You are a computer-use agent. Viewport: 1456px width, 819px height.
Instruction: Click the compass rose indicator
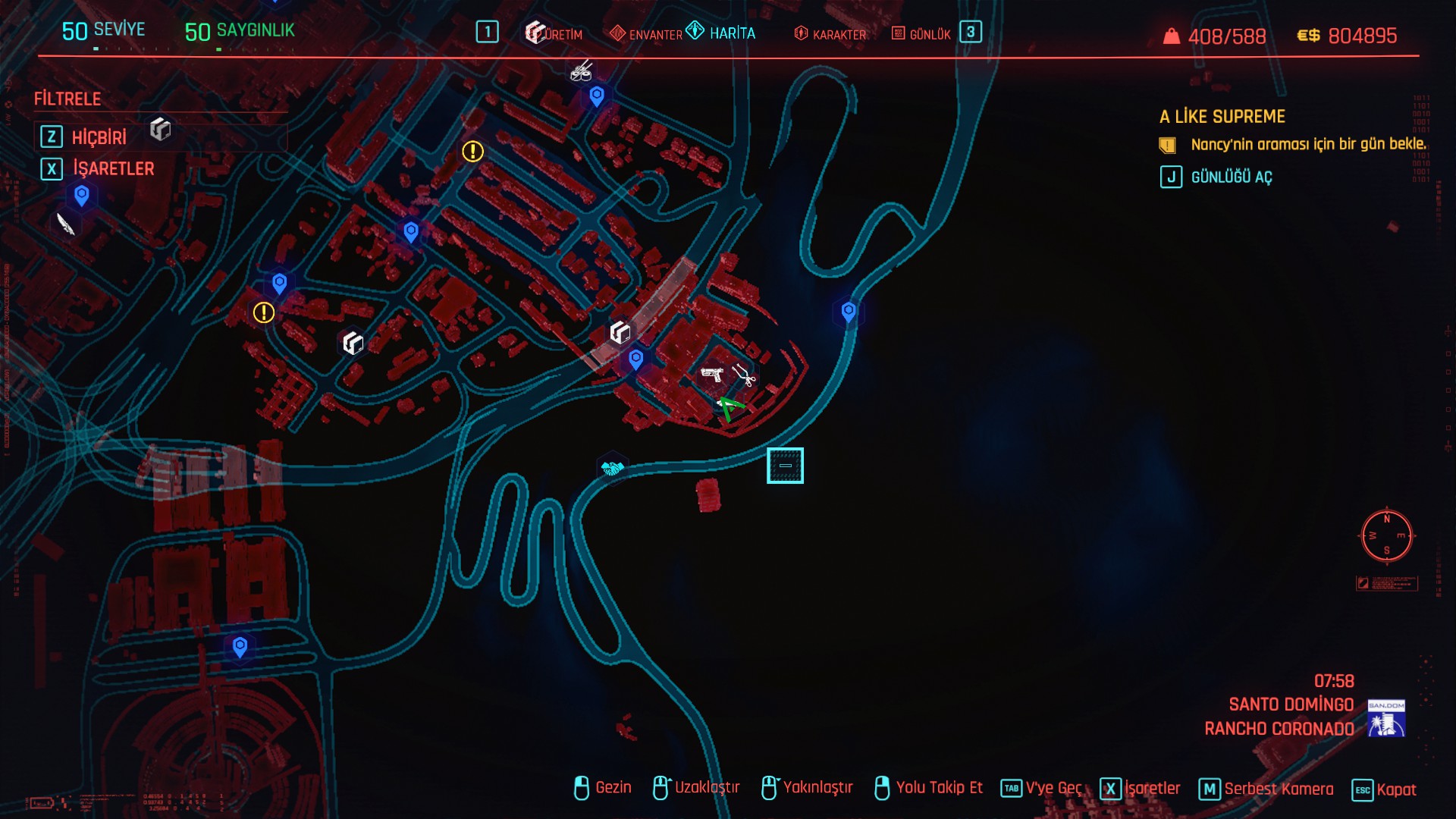coord(1386,536)
